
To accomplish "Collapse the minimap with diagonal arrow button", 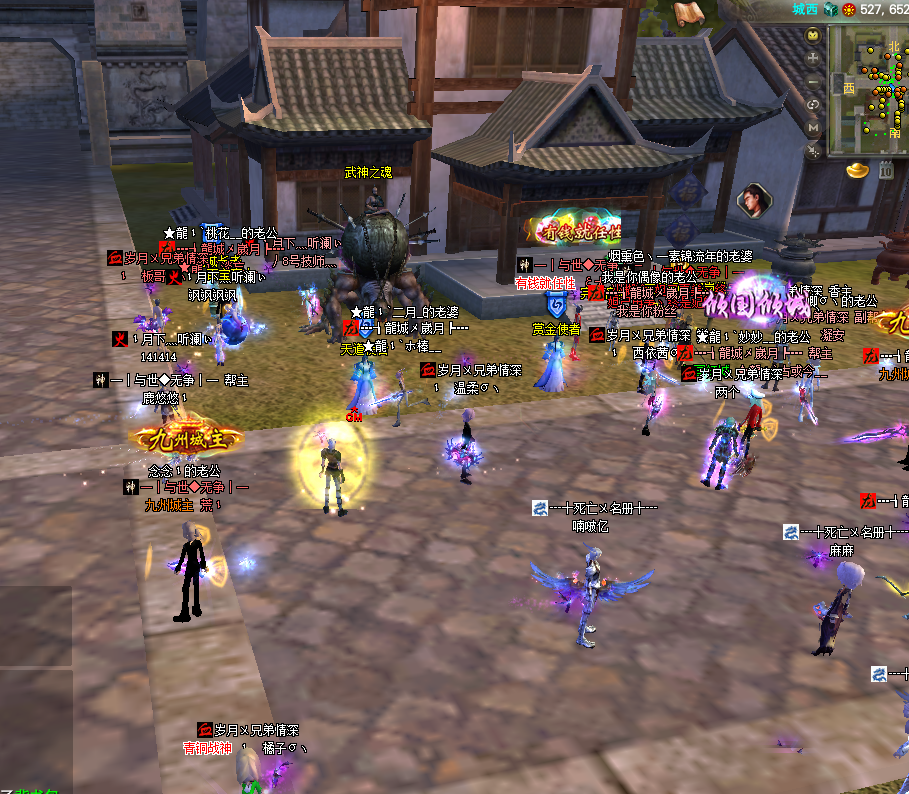I will point(813,150).
